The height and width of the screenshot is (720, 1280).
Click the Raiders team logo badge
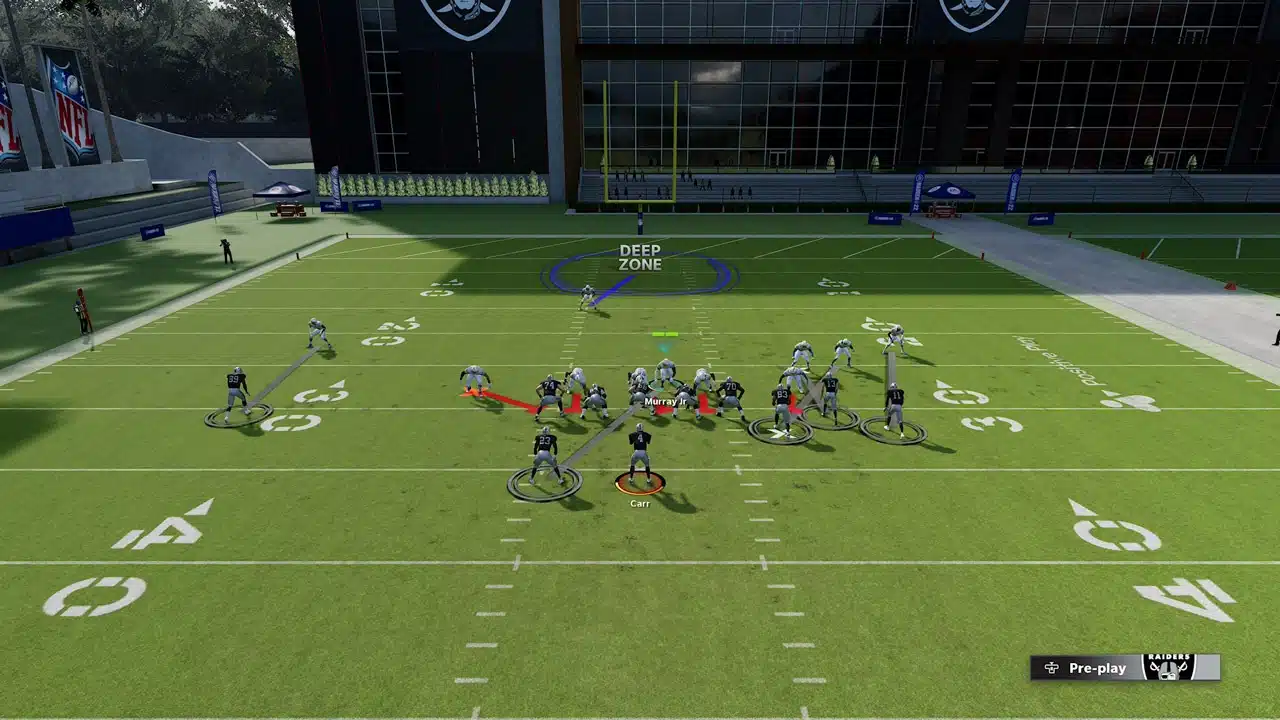[1168, 667]
